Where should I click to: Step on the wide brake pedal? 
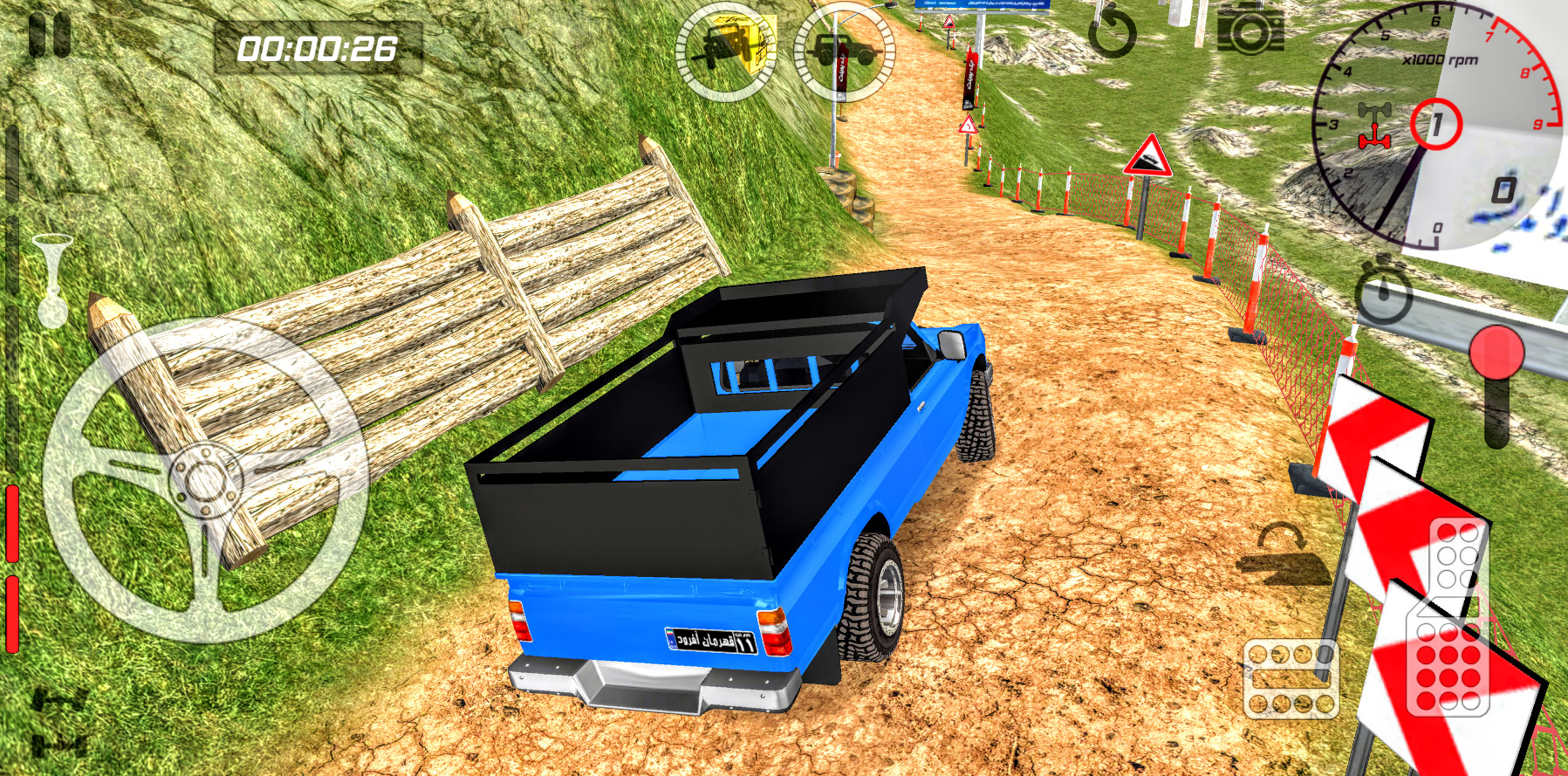[1291, 679]
